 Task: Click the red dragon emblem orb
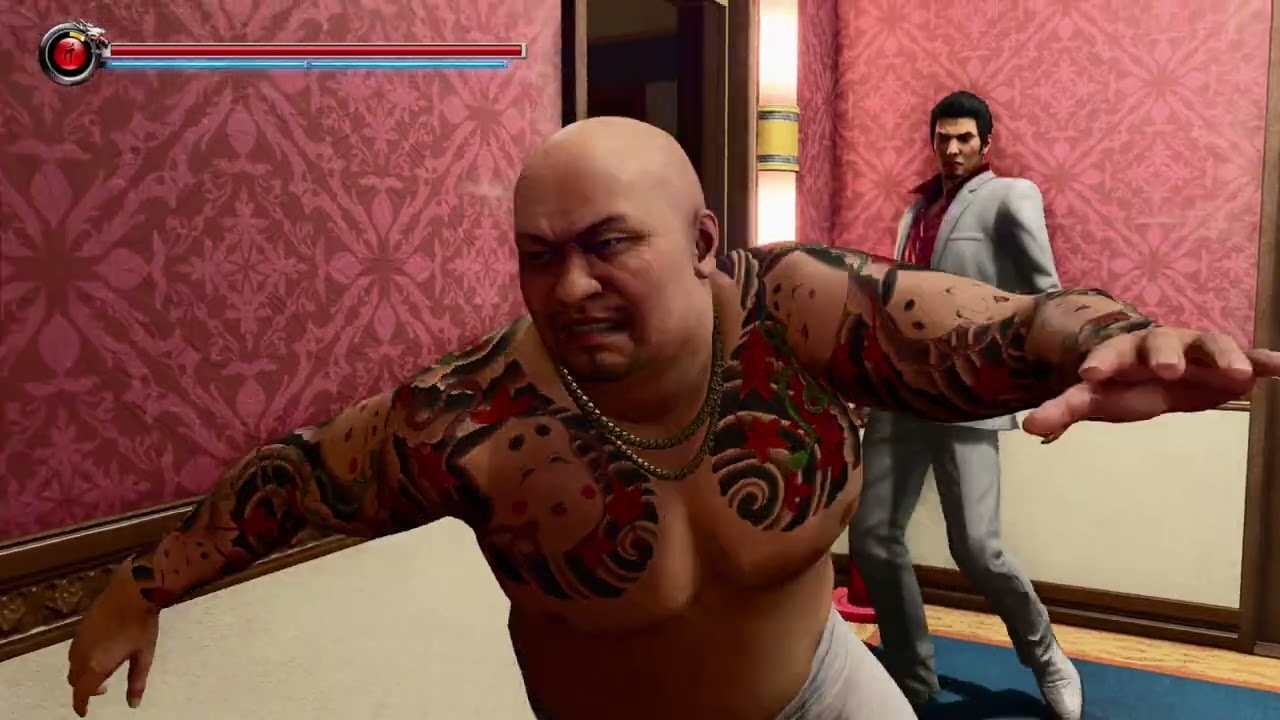tap(70, 54)
